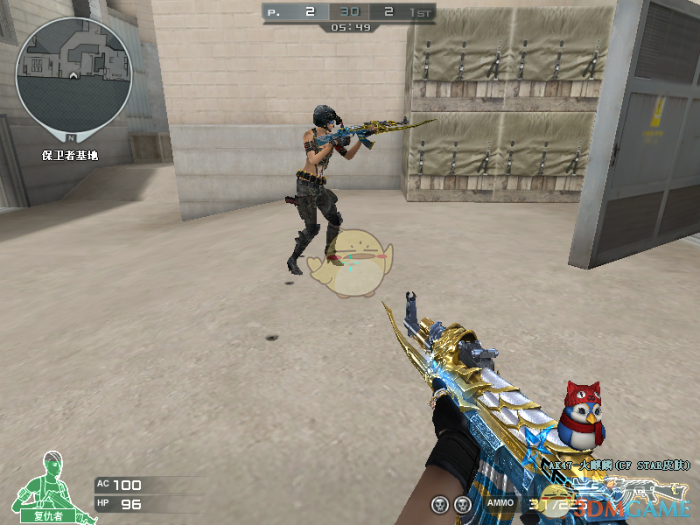Click the circular minimap radar
This screenshot has width=700, height=525.
pyautogui.click(x=73, y=74)
